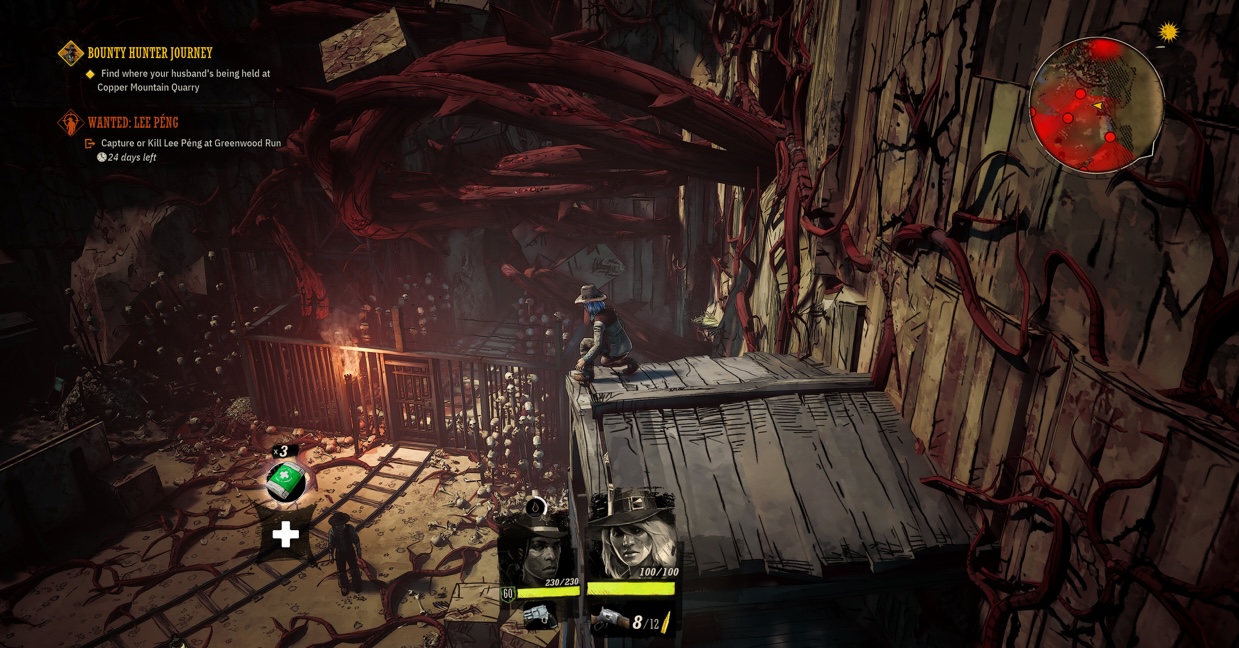Open the circular minimap
Image resolution: width=1239 pixels, height=648 pixels.
click(x=1096, y=106)
